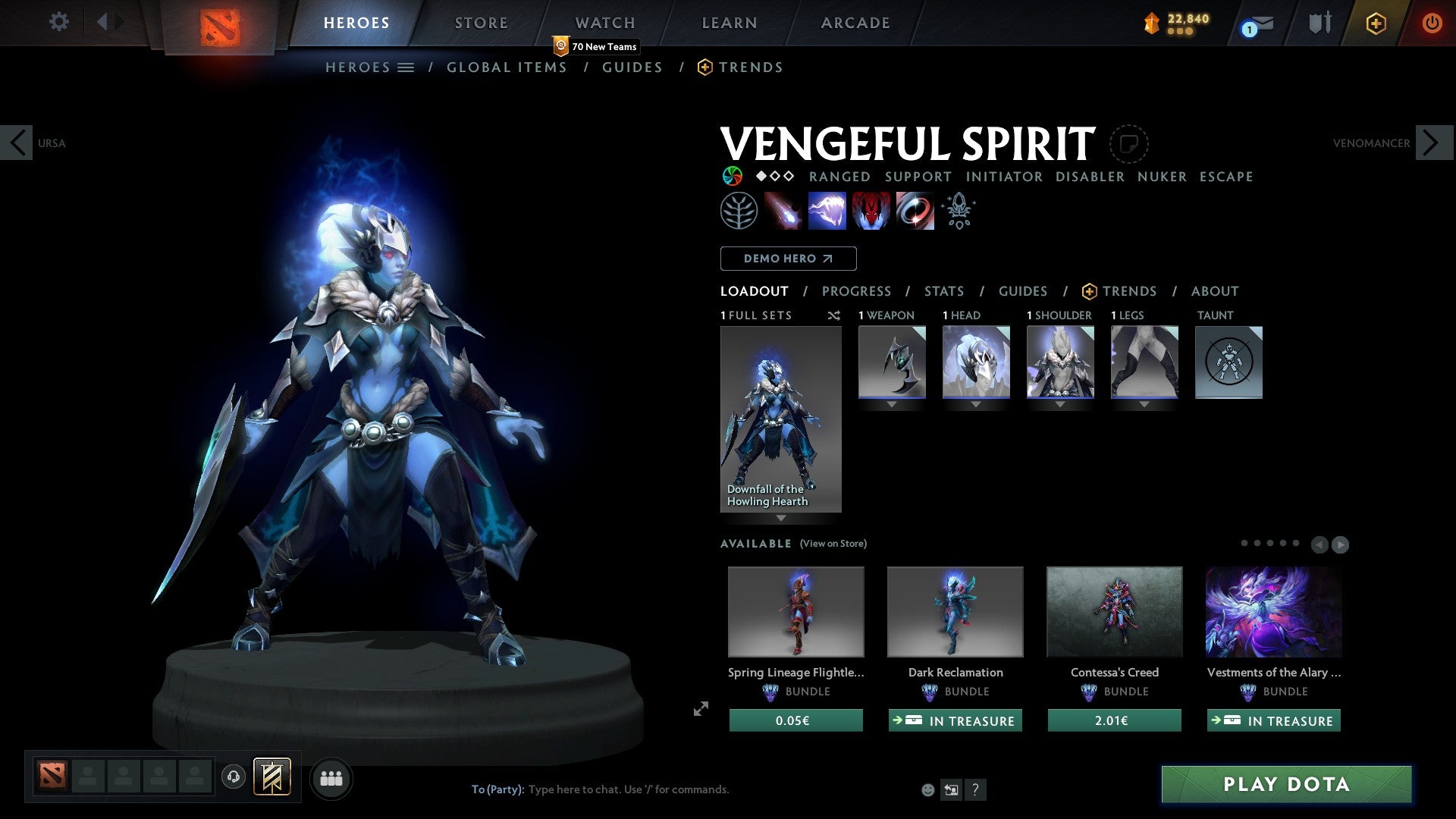Screen dimensions: 1456x819
Task: Open settings with the gear icon
Action: [x=58, y=22]
